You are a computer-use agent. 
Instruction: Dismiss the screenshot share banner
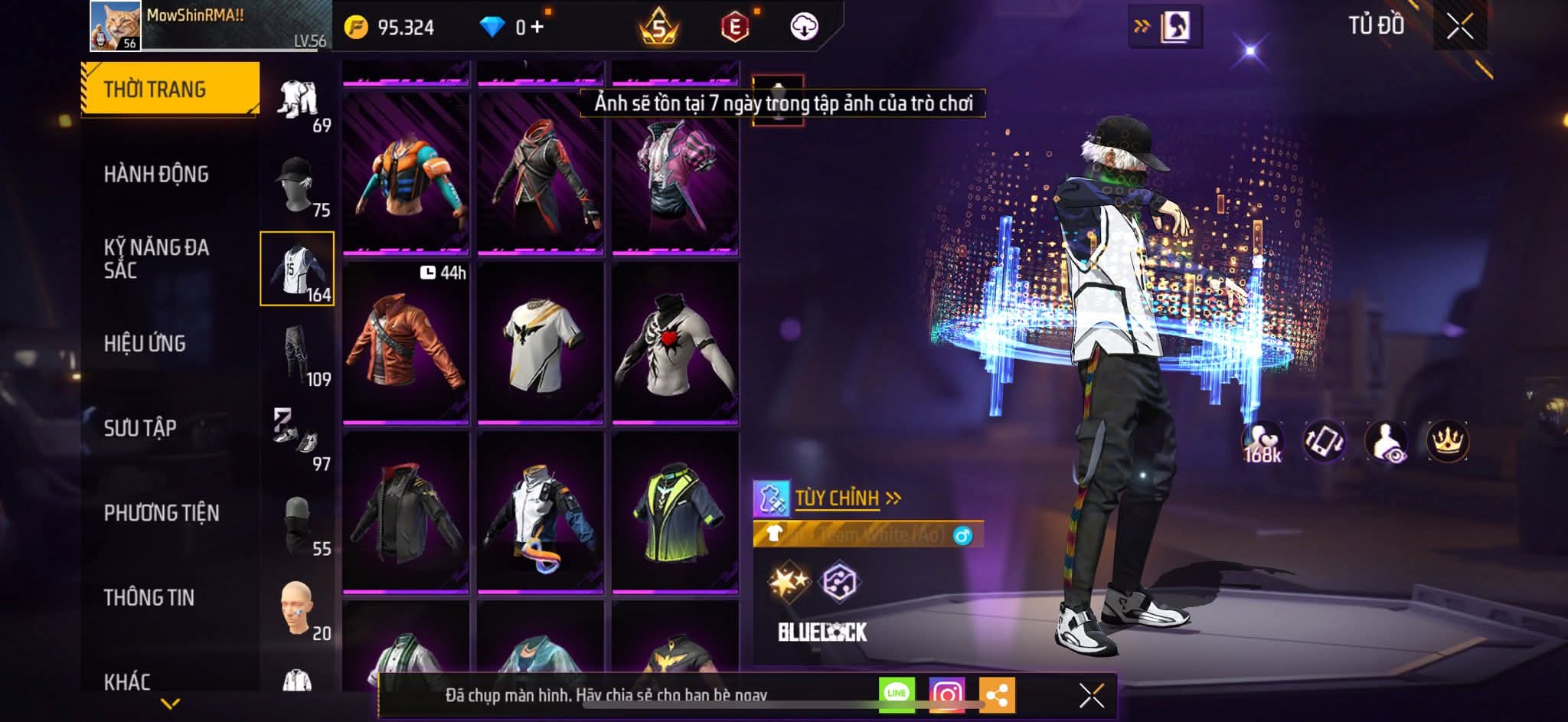coord(1091,695)
